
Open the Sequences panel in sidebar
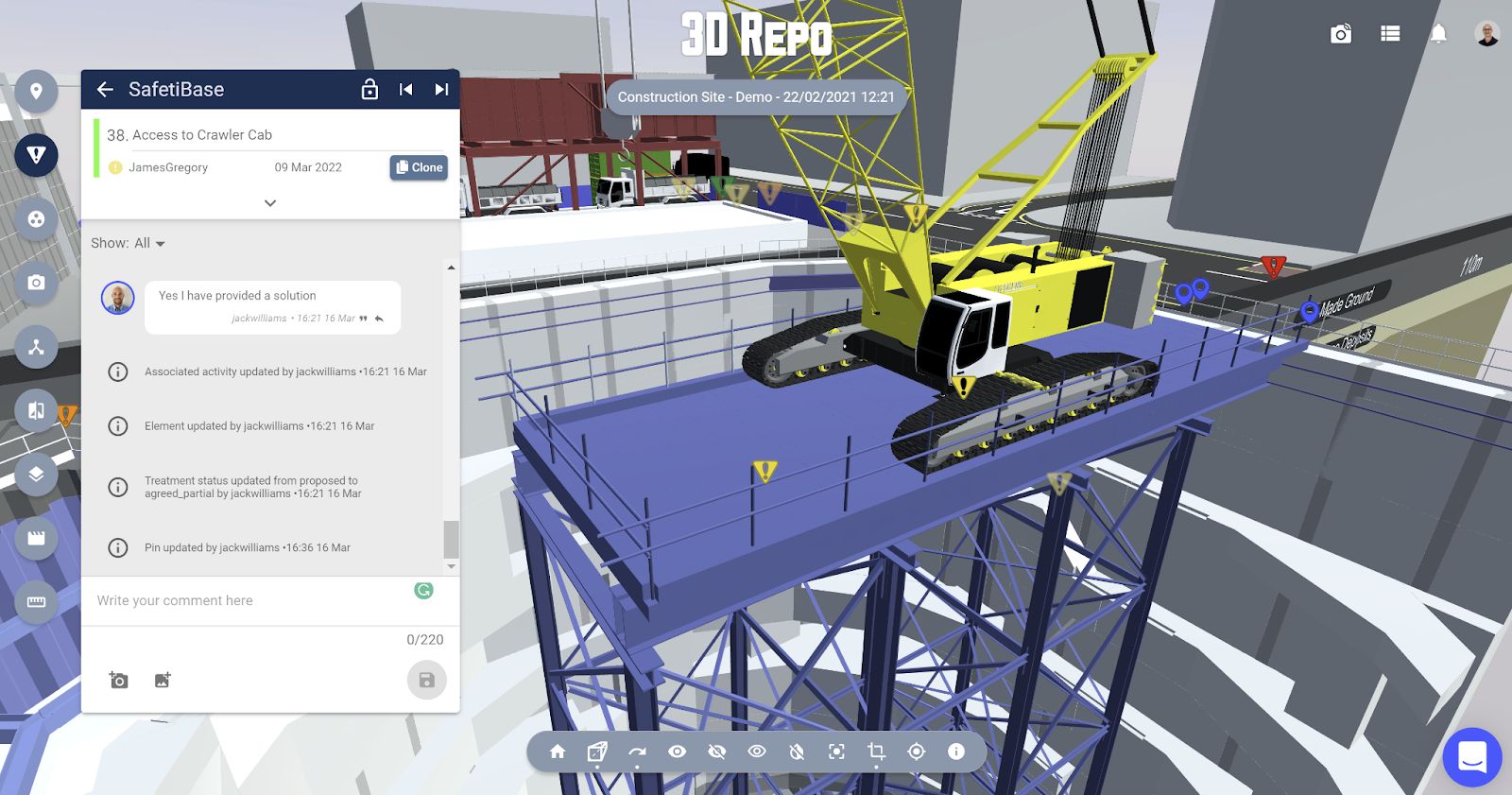coord(36,537)
